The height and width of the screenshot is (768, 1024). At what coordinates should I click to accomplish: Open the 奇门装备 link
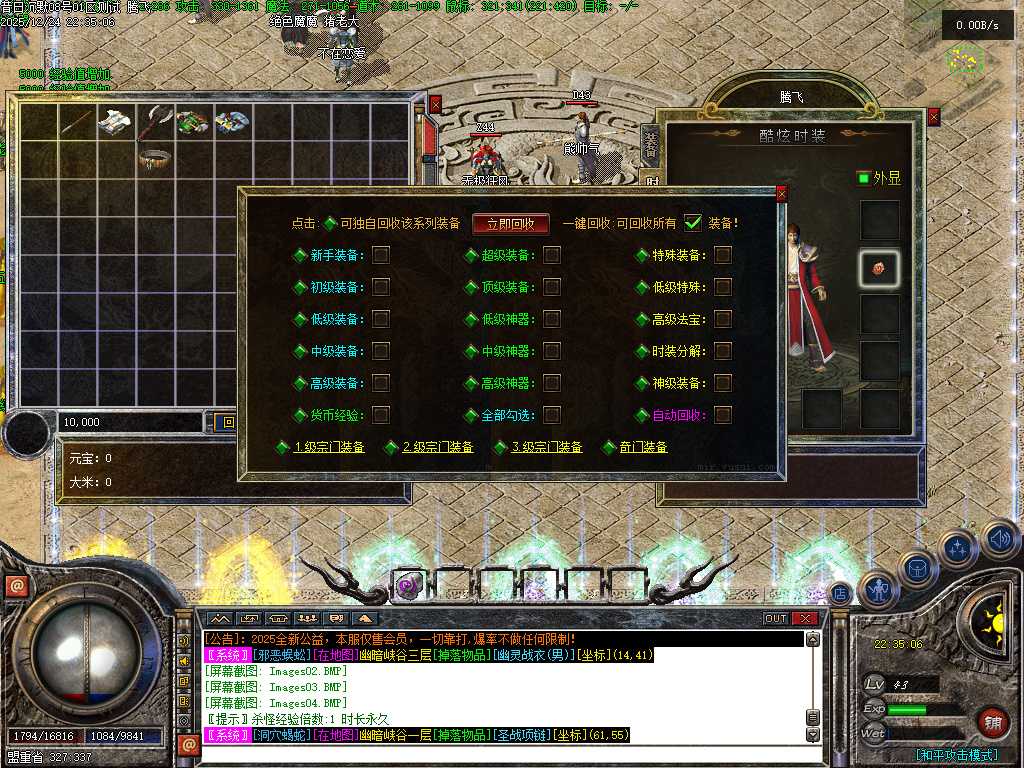(643, 447)
